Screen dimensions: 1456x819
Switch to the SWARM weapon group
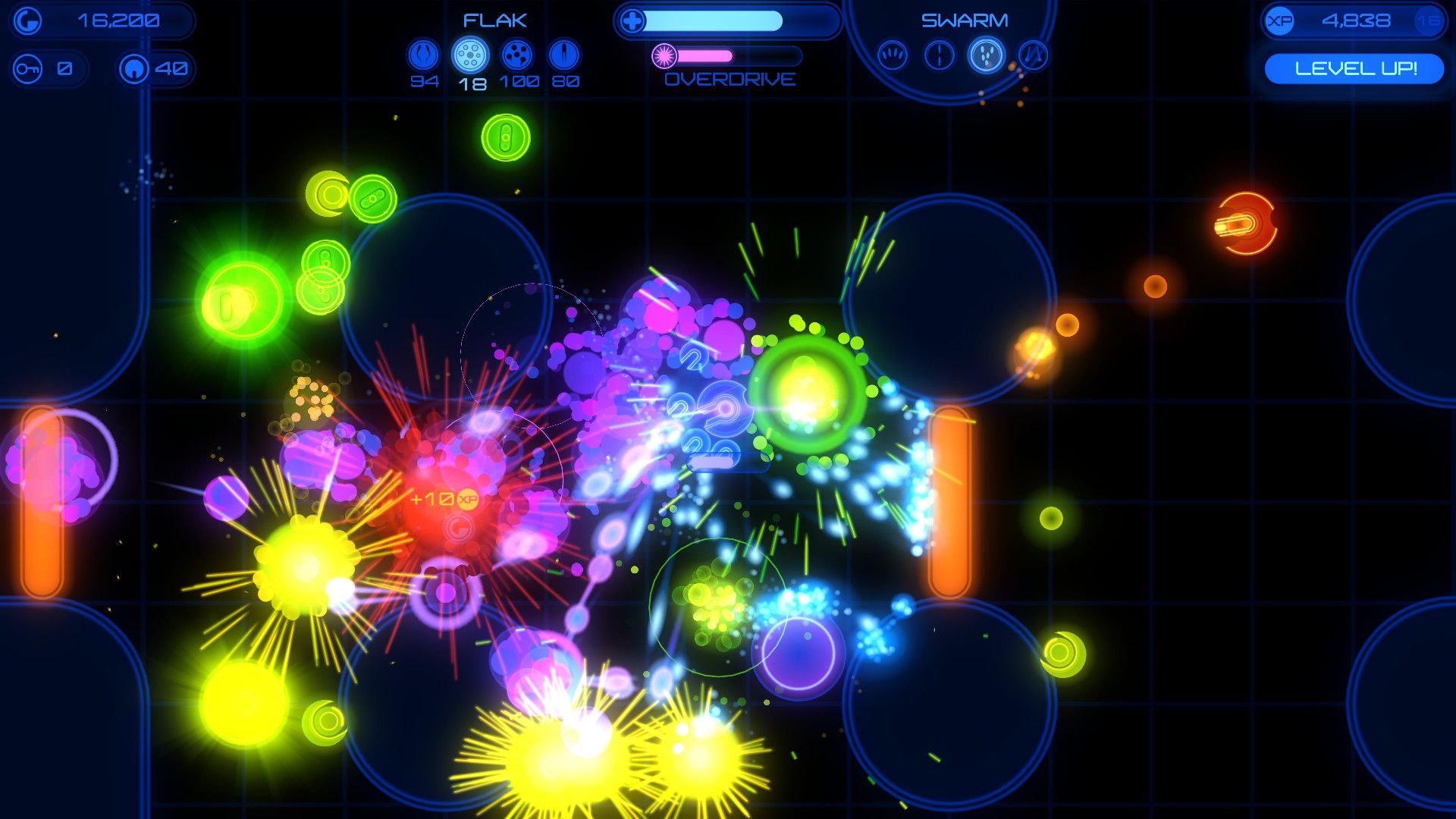(x=965, y=19)
